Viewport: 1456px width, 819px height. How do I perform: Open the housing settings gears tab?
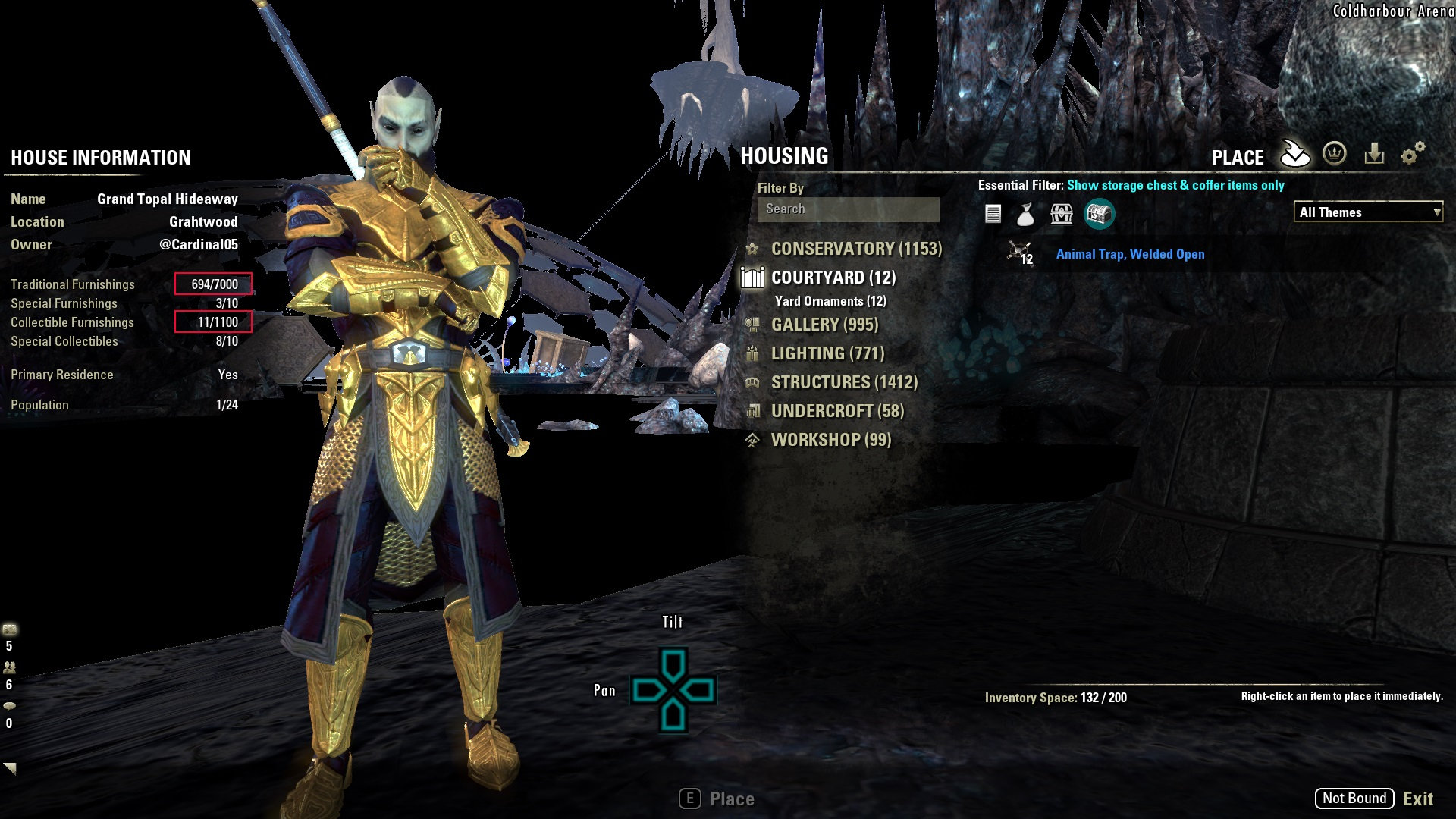pyautogui.click(x=1412, y=154)
